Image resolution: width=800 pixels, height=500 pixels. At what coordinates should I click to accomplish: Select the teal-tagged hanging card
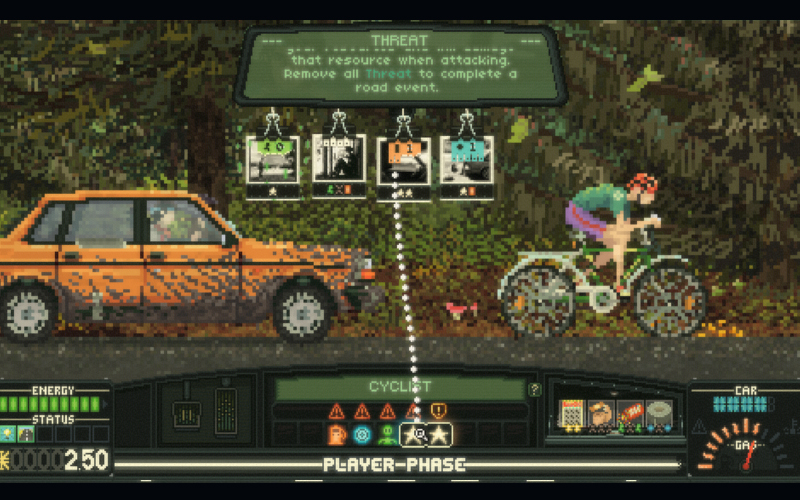click(x=466, y=161)
